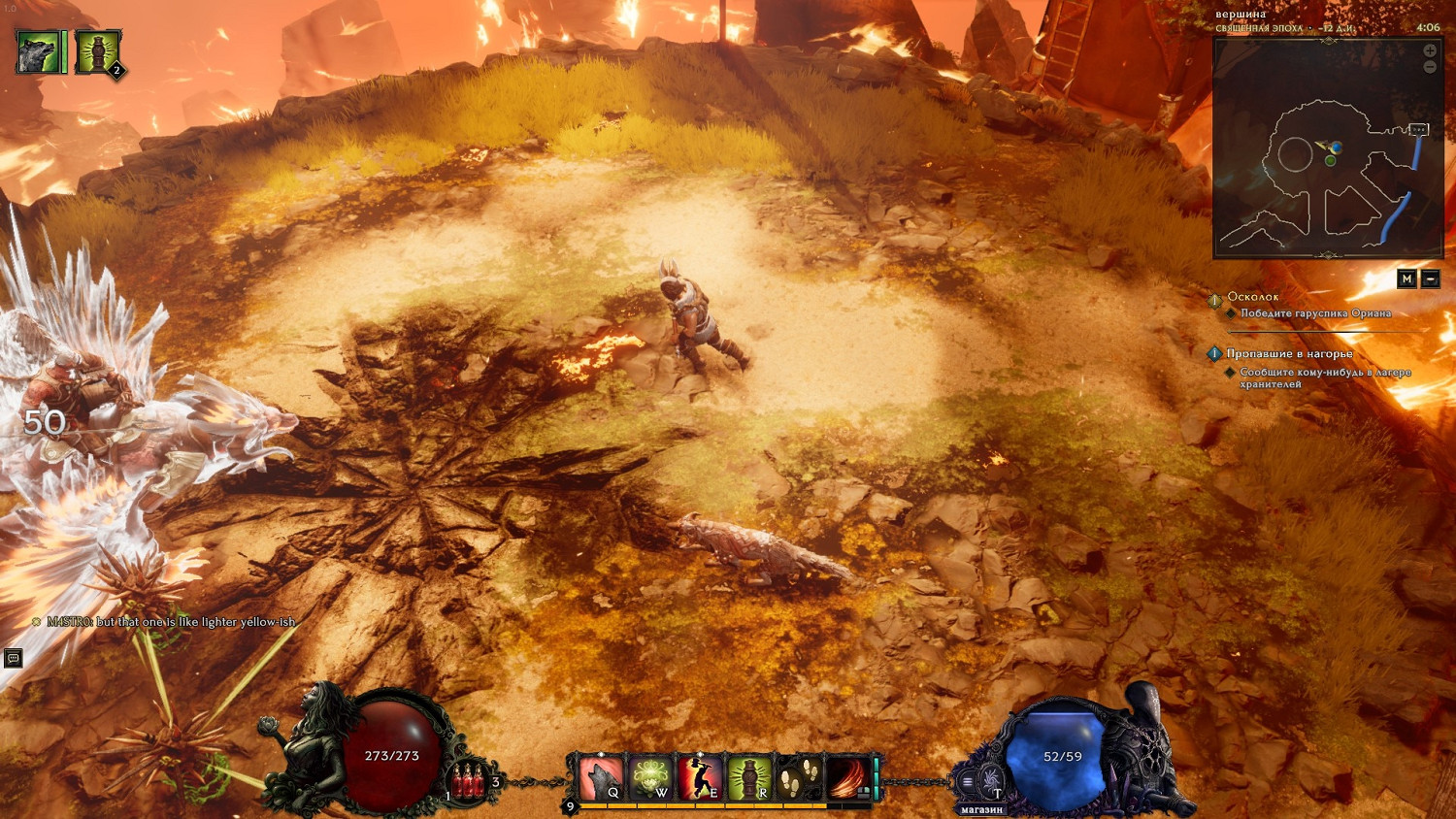
Task: Open the магазин shop button
Action: 981,808
